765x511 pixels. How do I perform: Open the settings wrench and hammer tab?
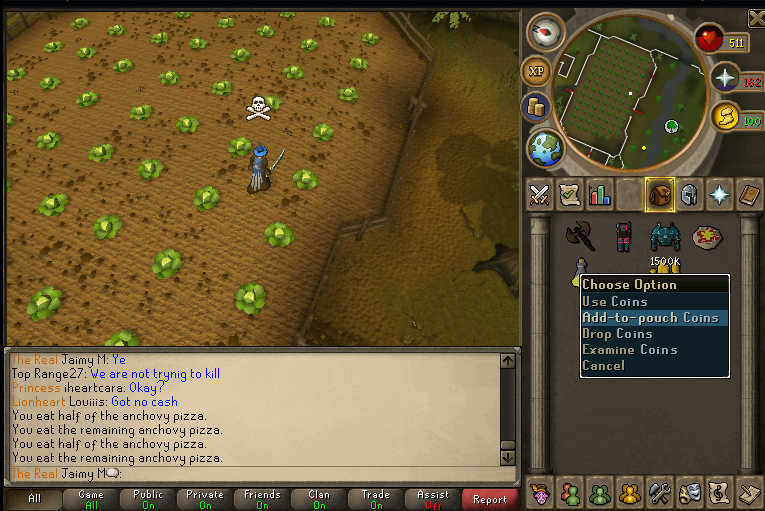point(659,492)
